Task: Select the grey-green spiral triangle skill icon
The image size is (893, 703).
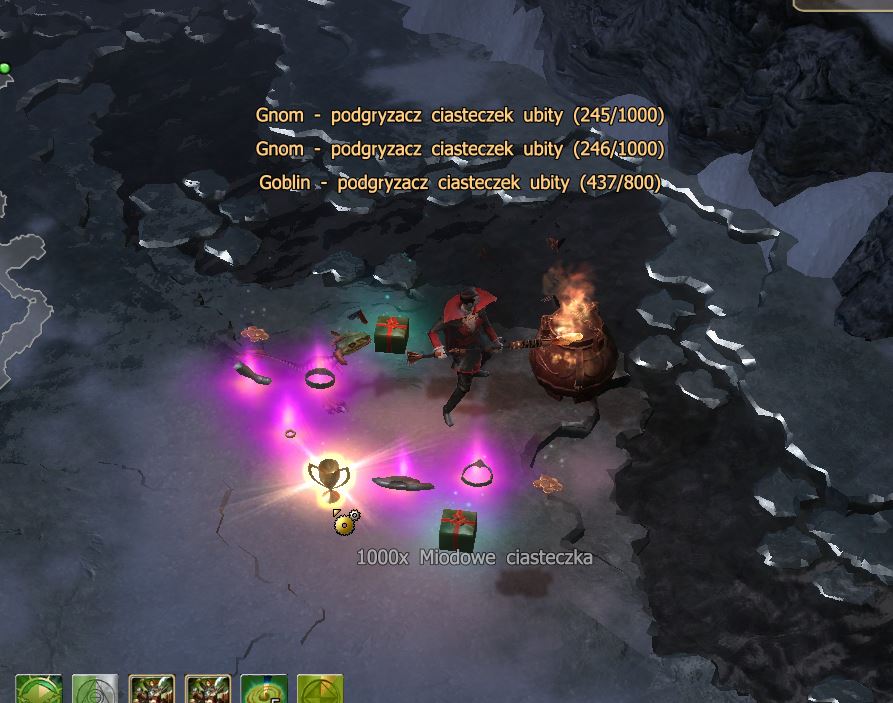Action: click(x=95, y=690)
